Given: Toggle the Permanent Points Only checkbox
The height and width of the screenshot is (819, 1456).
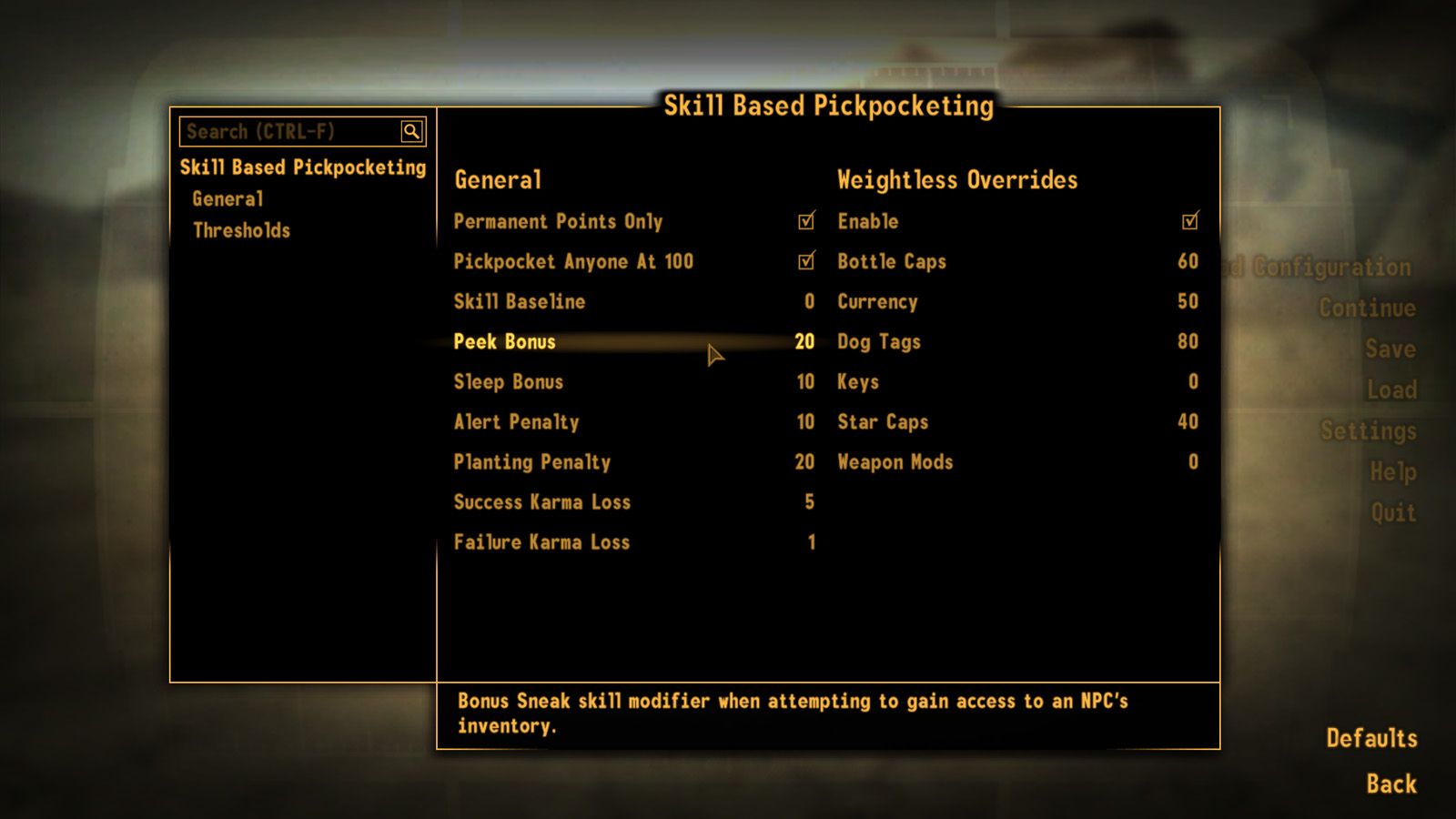Looking at the screenshot, I should point(804,221).
